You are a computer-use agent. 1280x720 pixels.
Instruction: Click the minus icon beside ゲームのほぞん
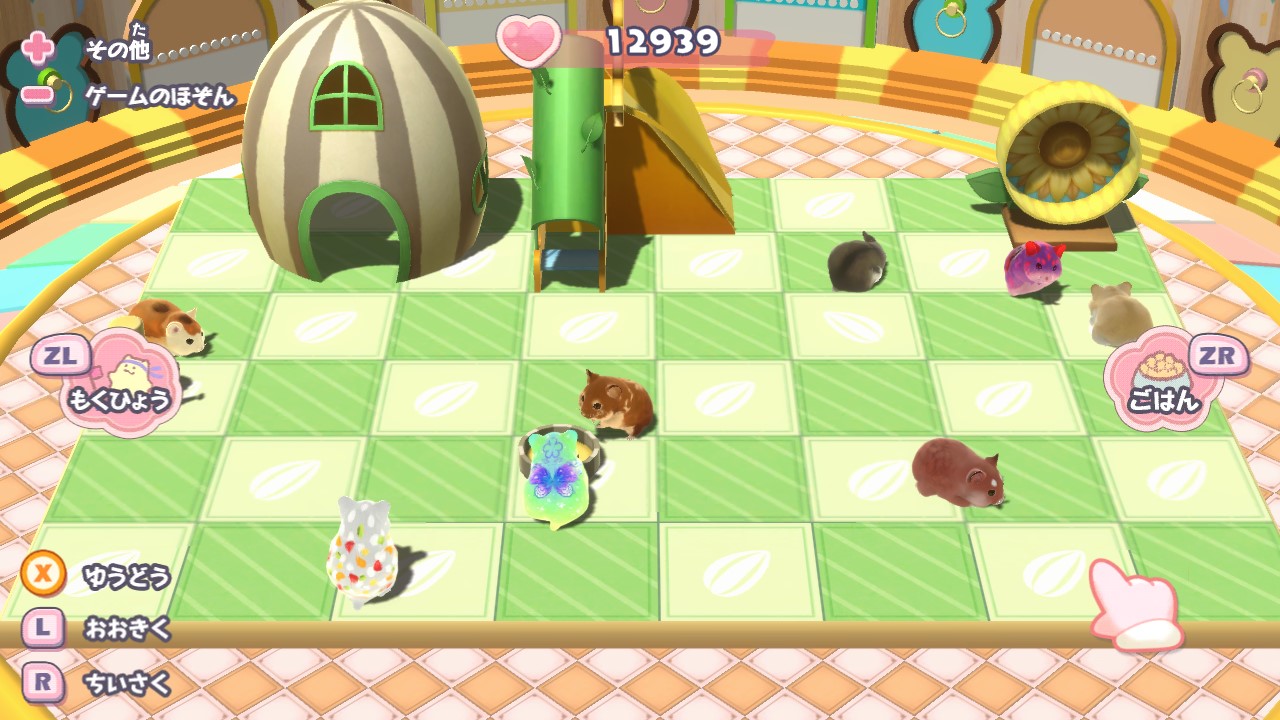pos(37,92)
